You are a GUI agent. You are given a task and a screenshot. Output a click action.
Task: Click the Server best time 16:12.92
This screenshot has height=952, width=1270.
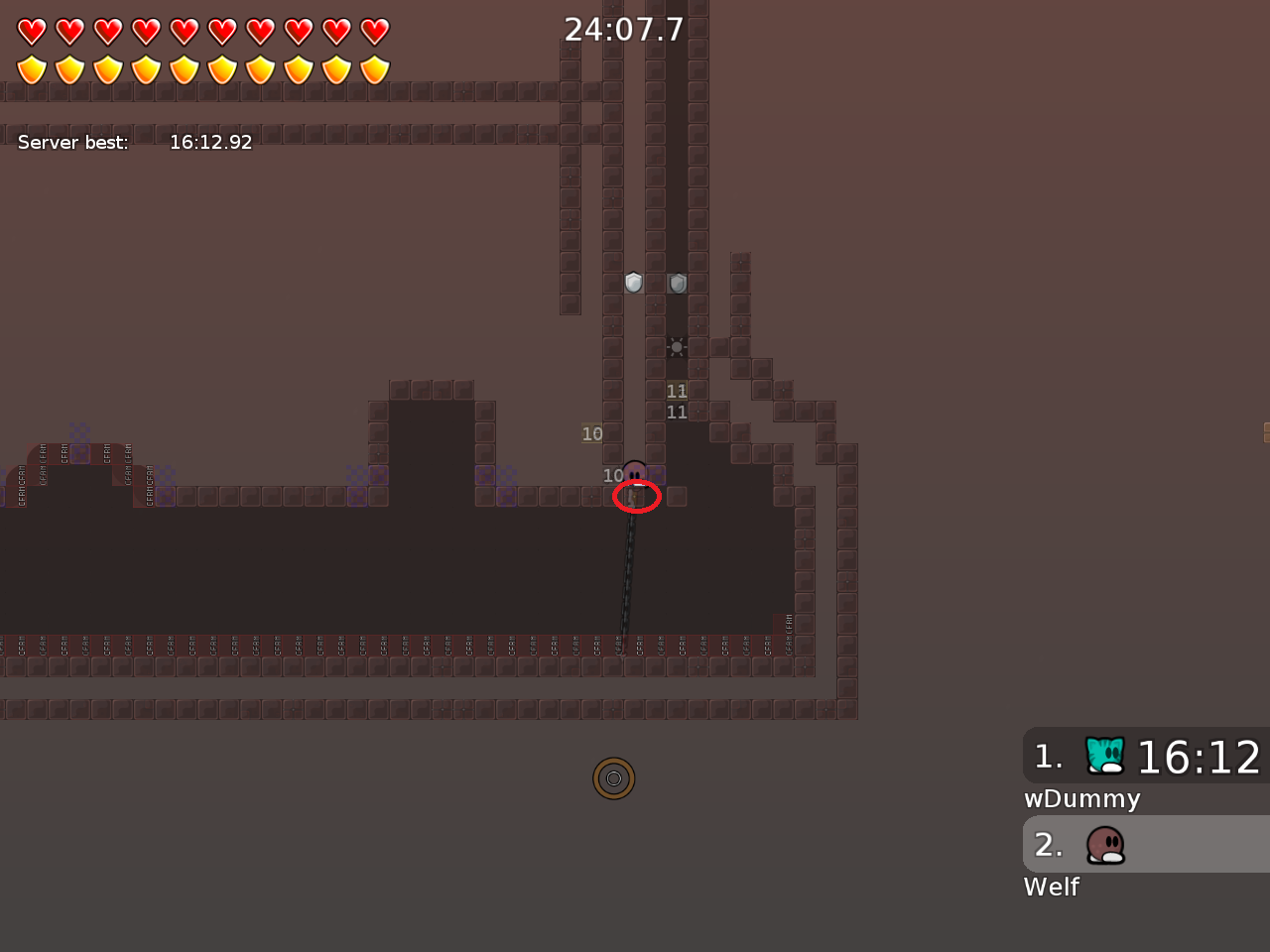[211, 142]
